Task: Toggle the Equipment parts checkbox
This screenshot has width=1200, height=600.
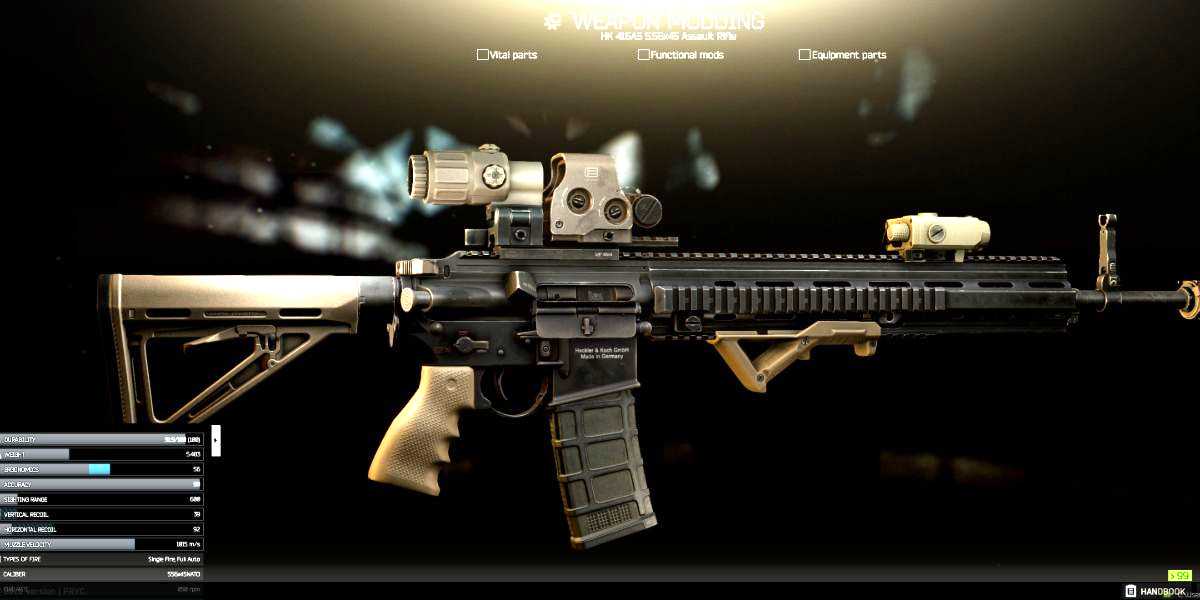Action: point(805,55)
